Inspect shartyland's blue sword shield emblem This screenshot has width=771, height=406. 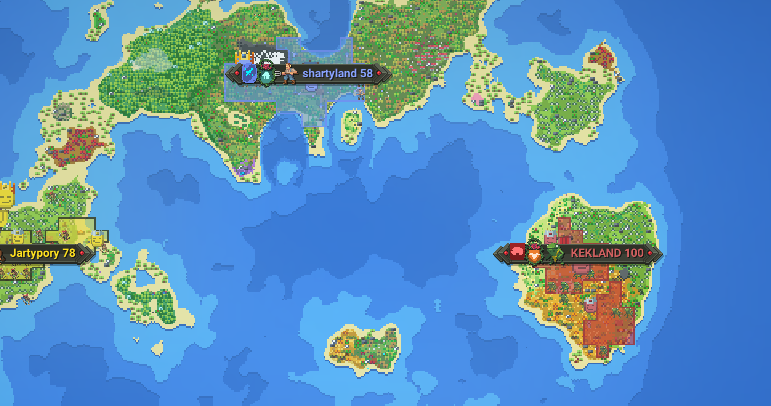pyautogui.click(x=248, y=72)
